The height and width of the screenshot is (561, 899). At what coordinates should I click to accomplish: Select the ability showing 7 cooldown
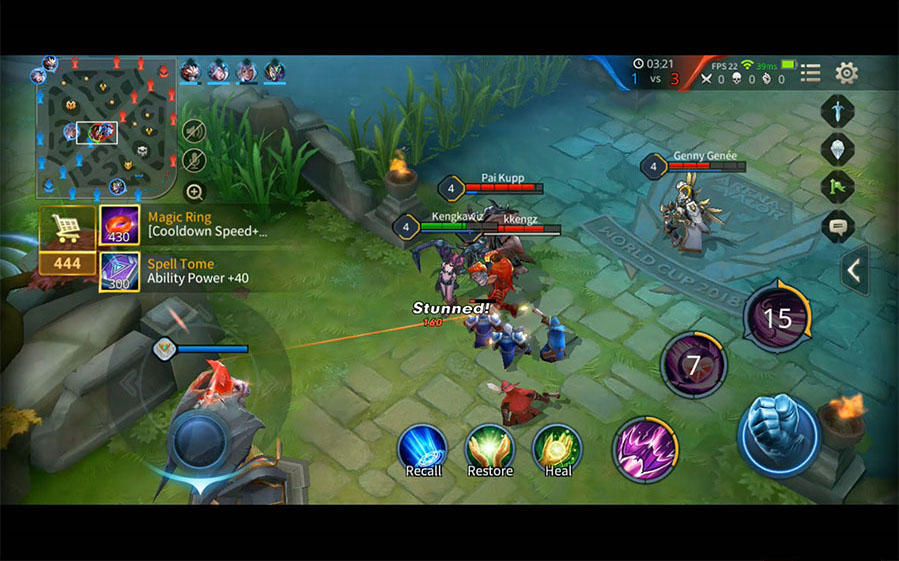(x=693, y=365)
